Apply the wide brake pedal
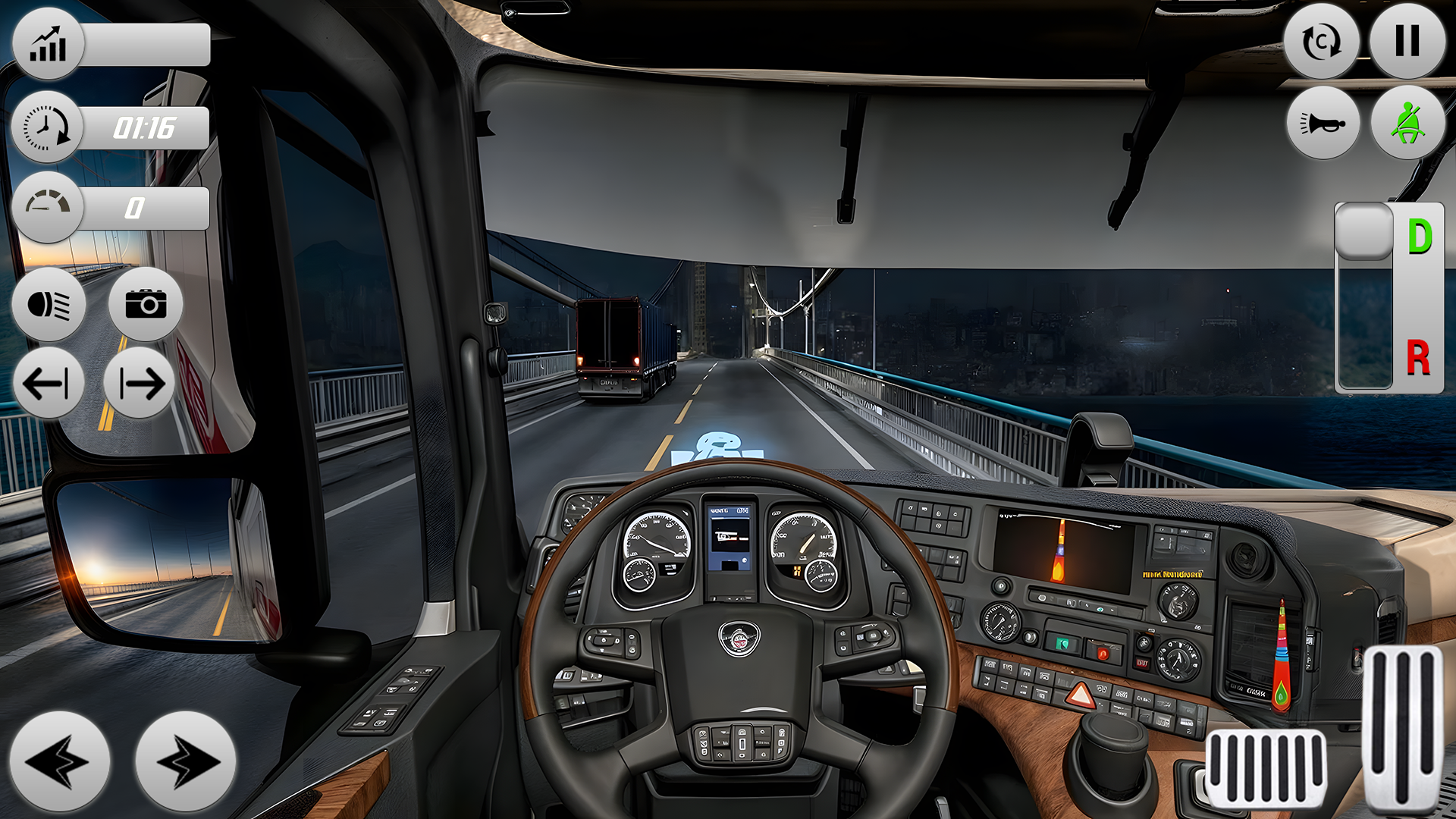 [x=1265, y=767]
